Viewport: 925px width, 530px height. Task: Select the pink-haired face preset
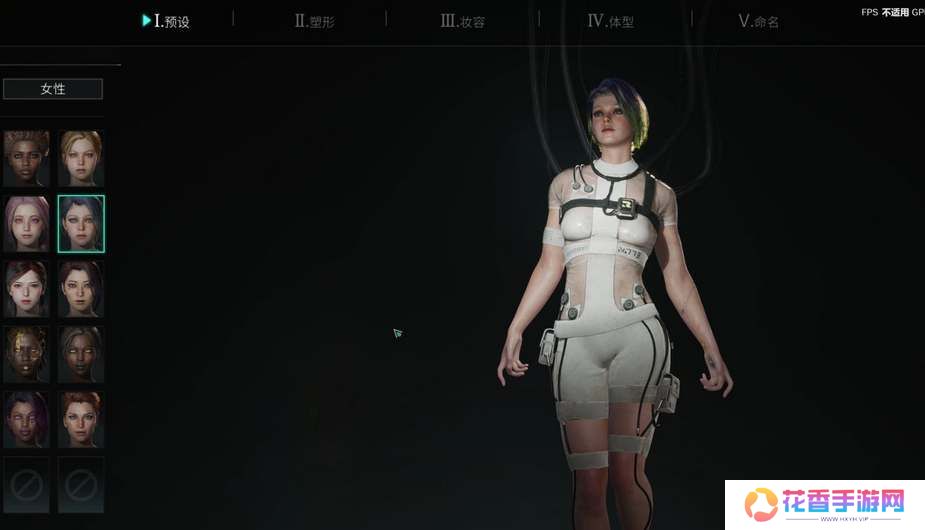pos(26,223)
